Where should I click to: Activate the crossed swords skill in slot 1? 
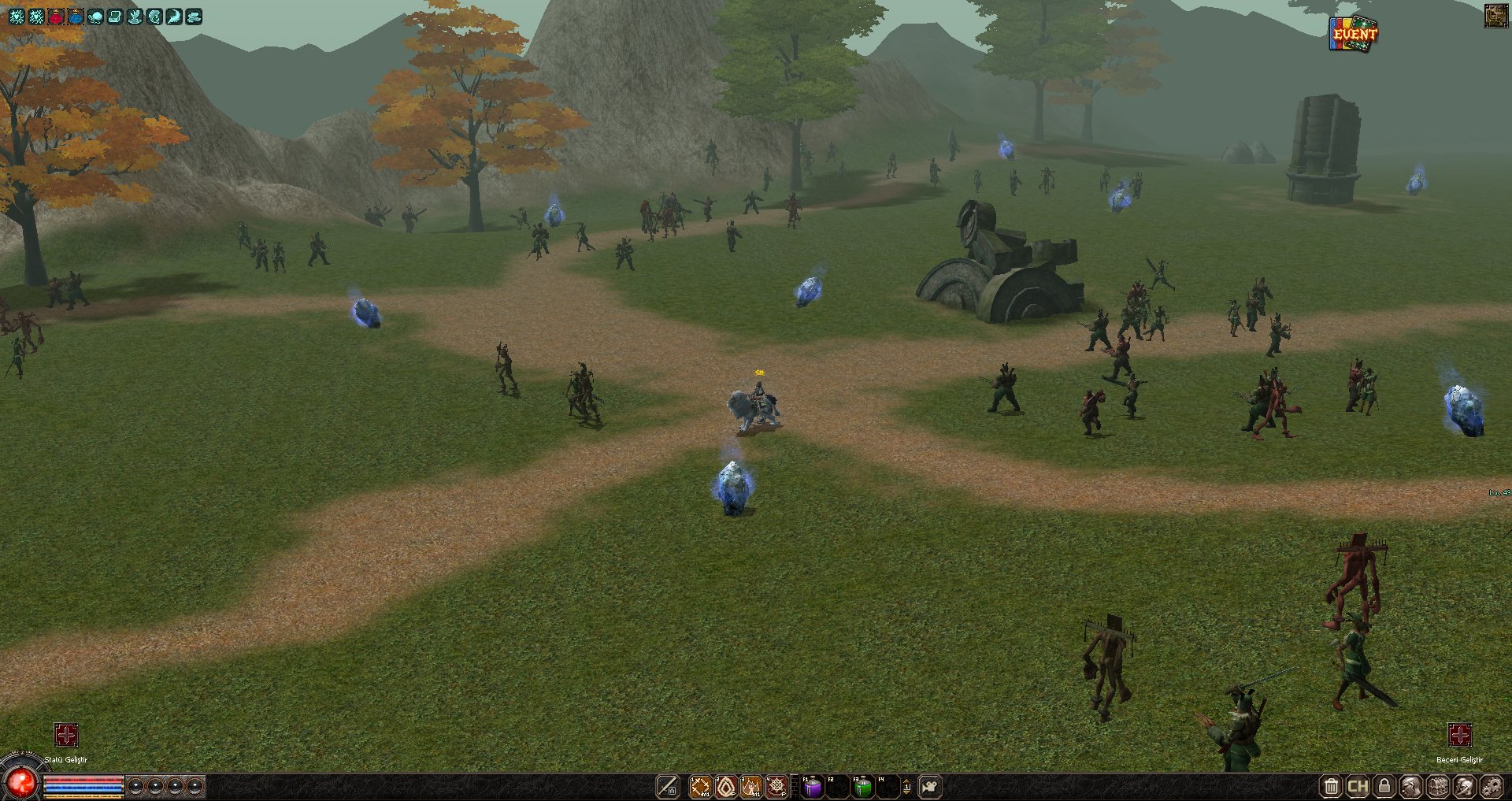[x=700, y=786]
